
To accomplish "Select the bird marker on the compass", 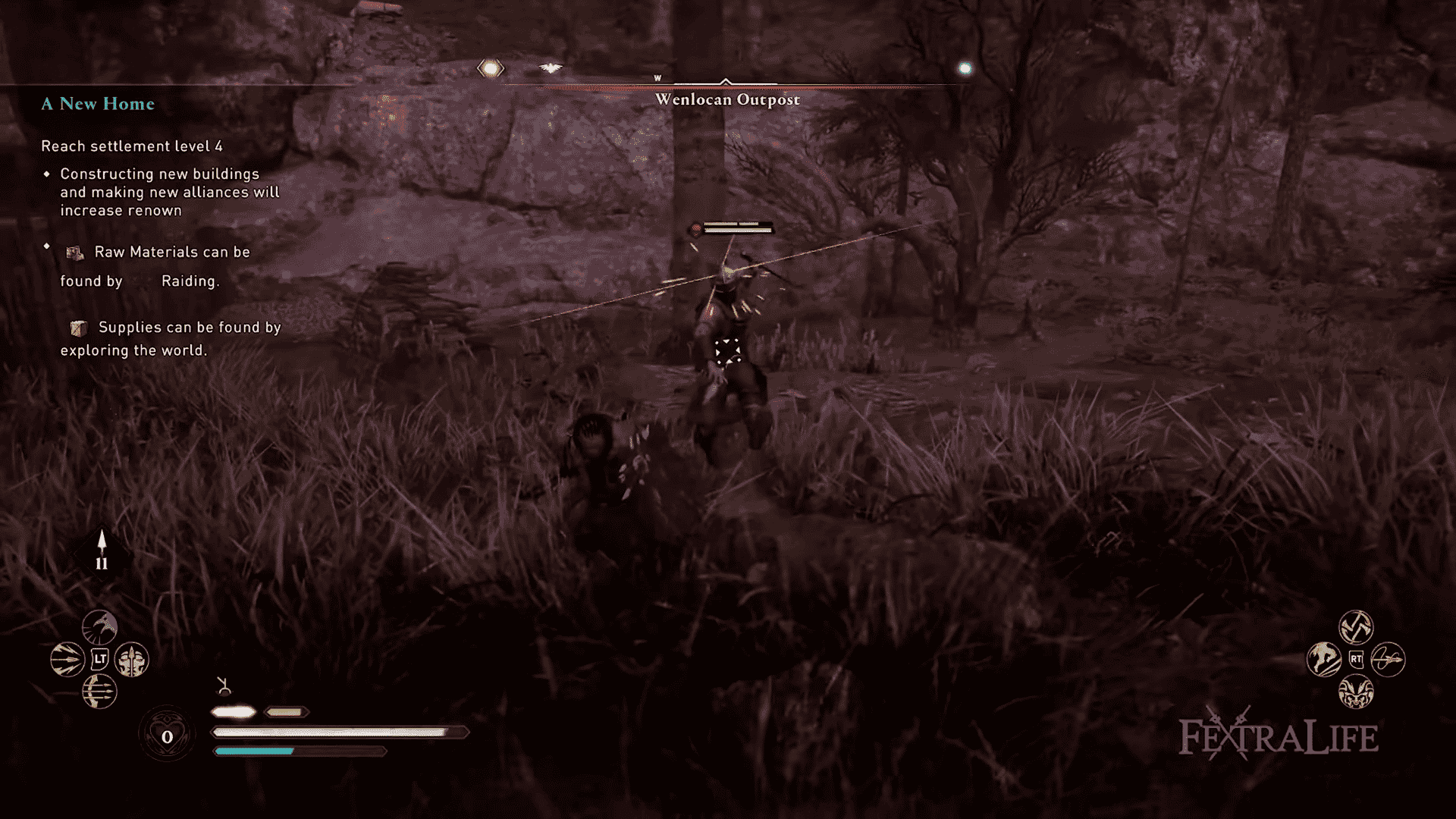I will tap(551, 67).
